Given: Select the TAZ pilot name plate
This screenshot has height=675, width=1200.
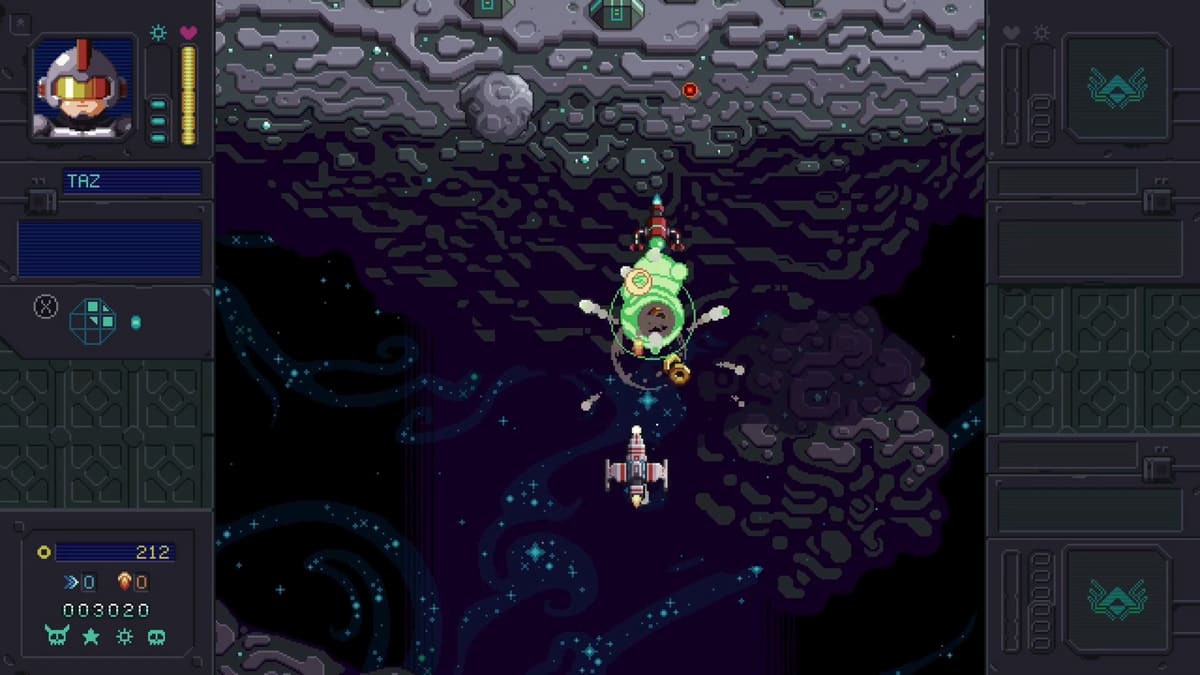Looking at the screenshot, I should point(132,182).
